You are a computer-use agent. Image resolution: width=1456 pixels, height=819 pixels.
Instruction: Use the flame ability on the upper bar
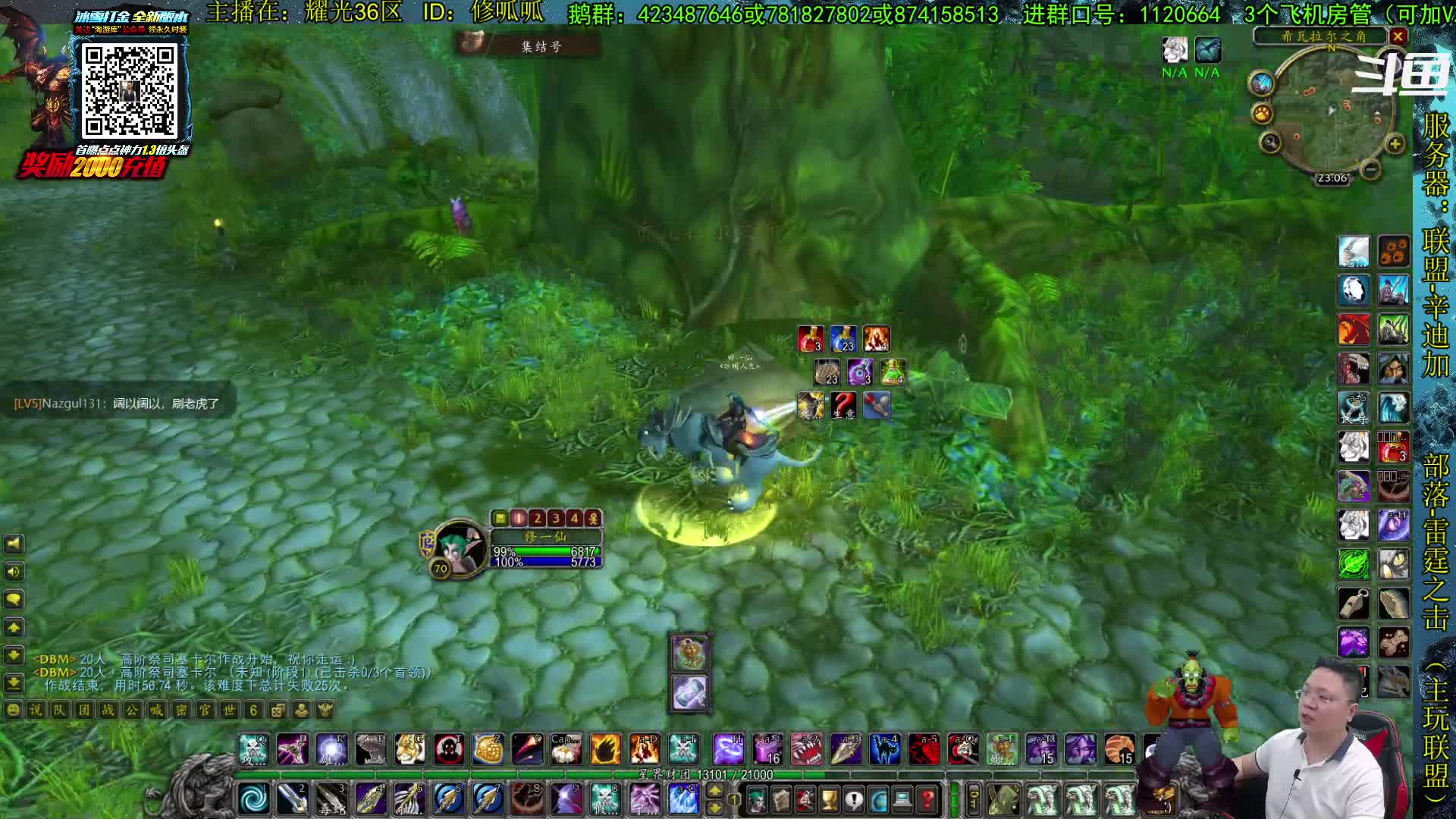[x=605, y=750]
